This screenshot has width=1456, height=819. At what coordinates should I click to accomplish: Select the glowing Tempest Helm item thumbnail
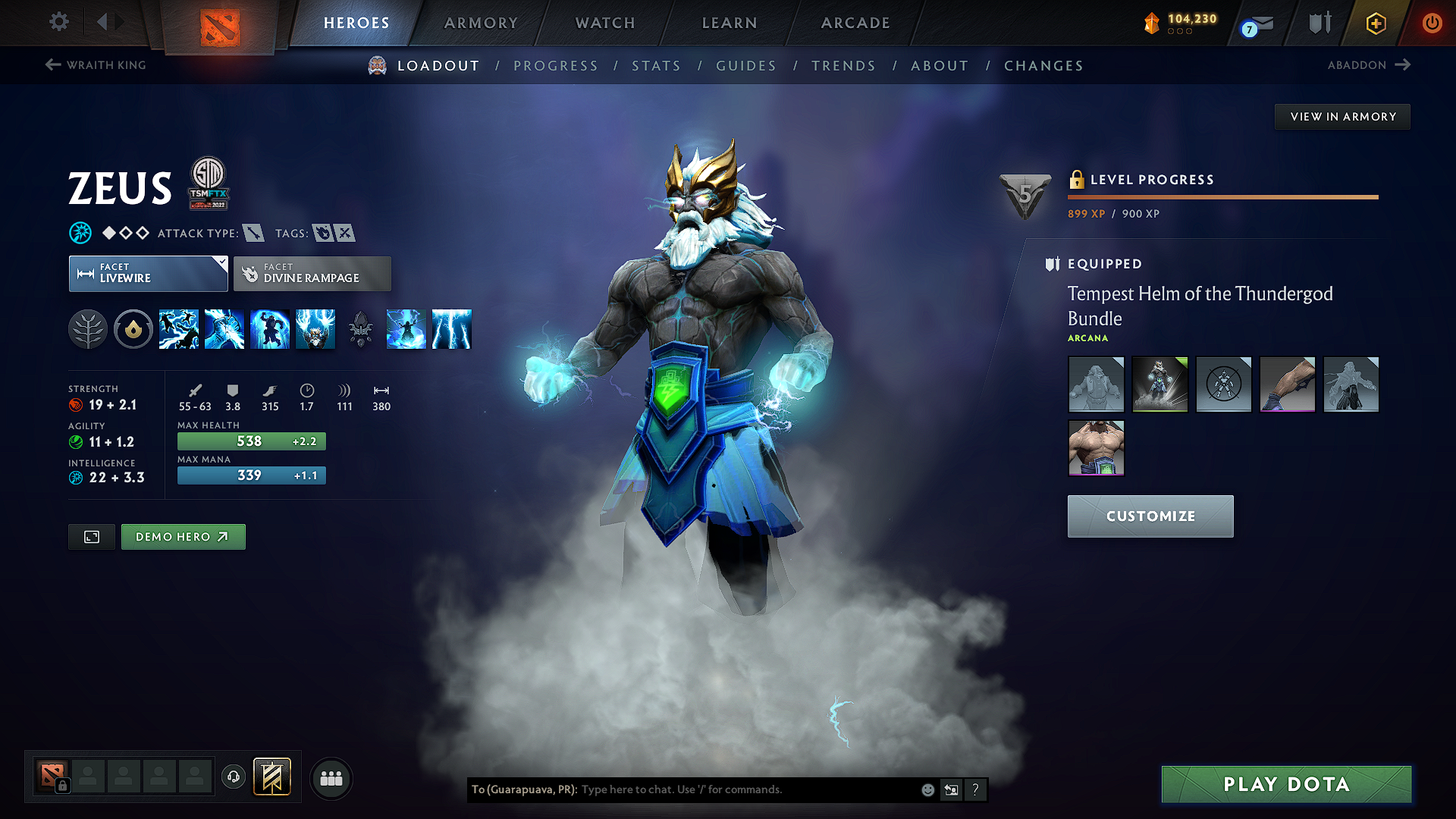click(1159, 384)
